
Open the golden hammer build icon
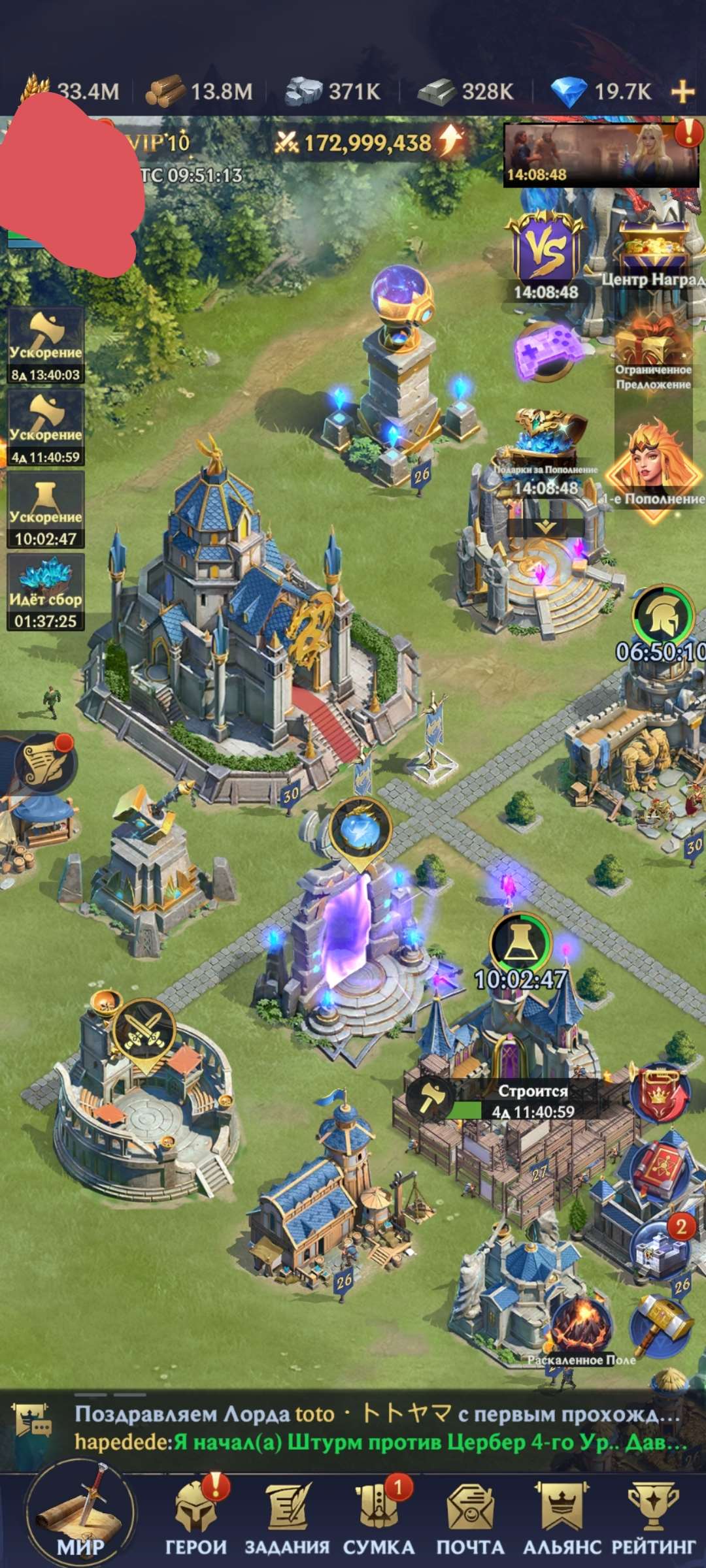coord(660,1323)
